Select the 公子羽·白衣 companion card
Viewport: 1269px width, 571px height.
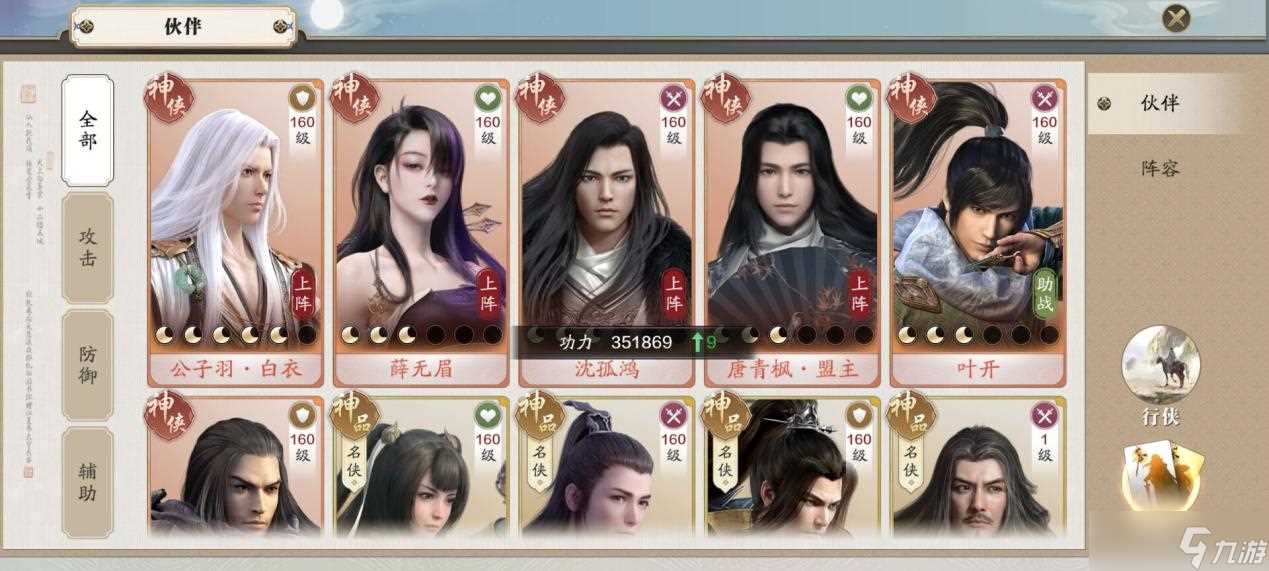click(x=236, y=230)
